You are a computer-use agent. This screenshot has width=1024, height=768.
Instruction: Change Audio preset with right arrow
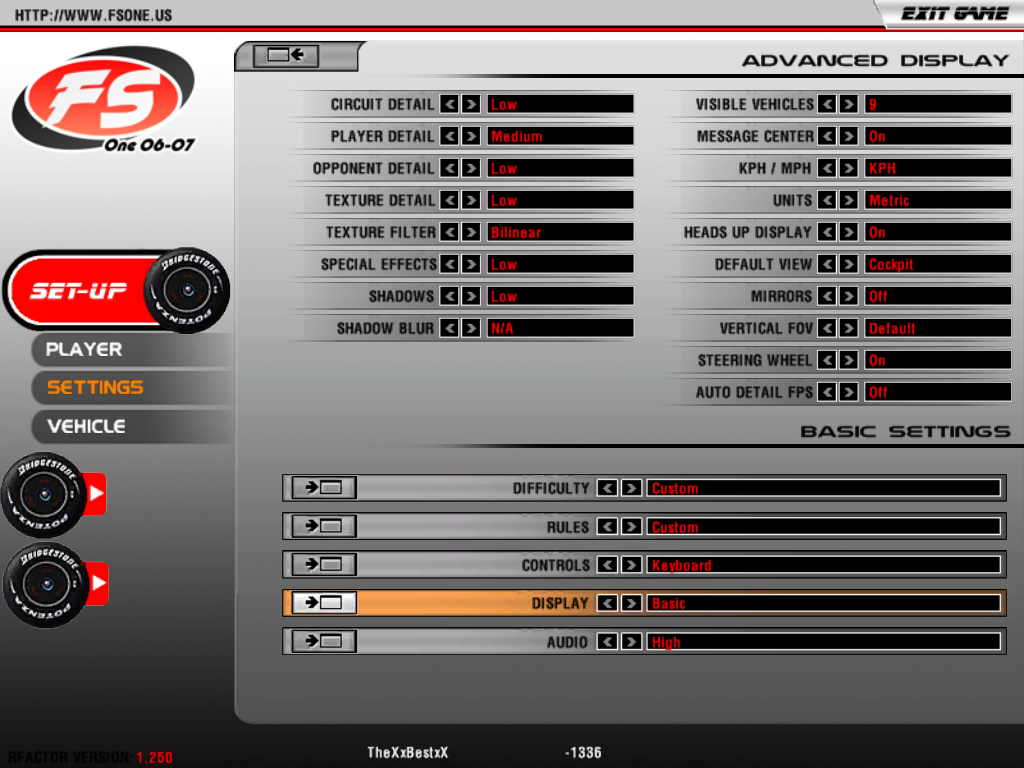point(631,642)
